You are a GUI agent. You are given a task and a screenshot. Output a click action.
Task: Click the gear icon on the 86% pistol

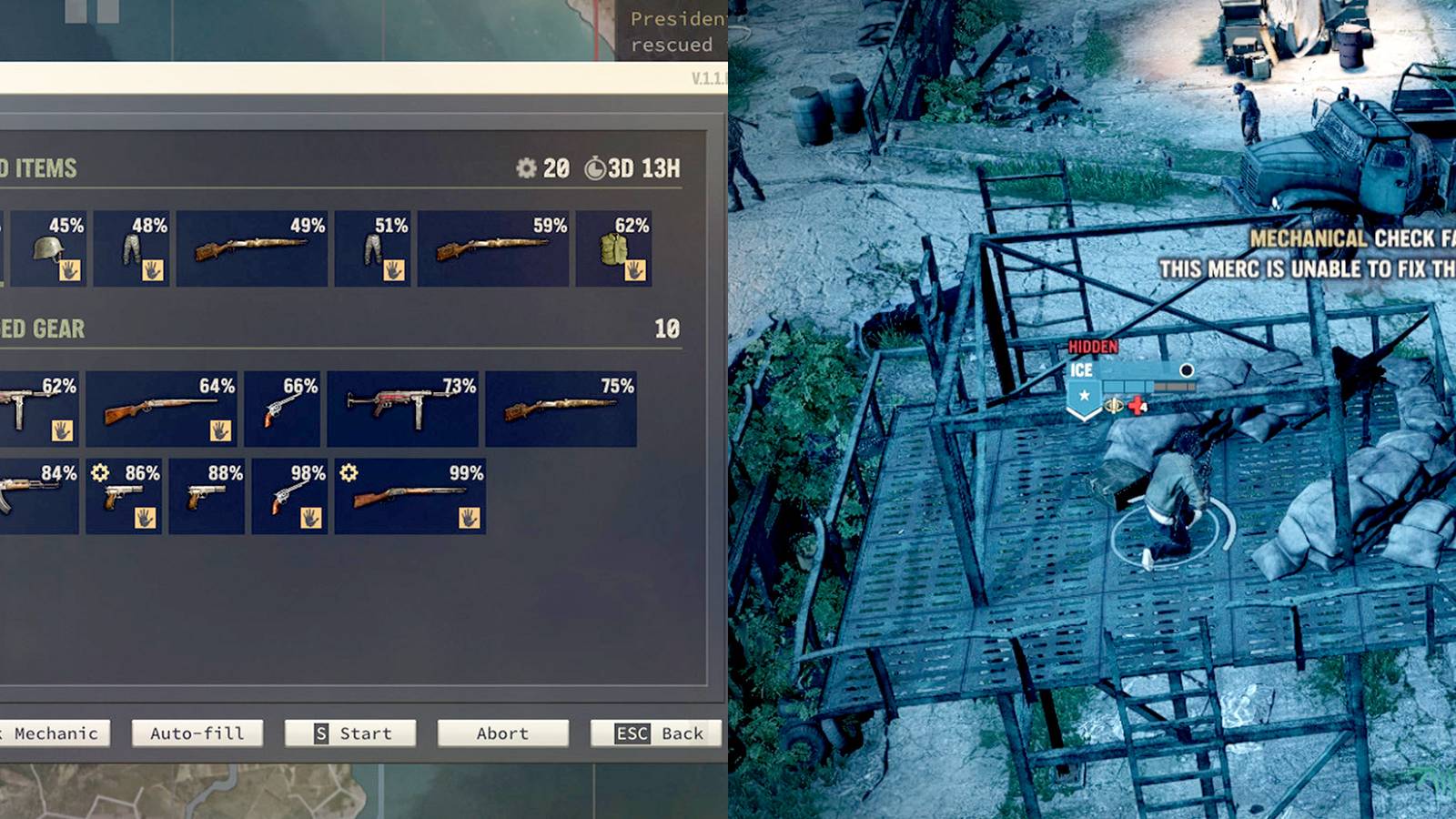tap(101, 471)
